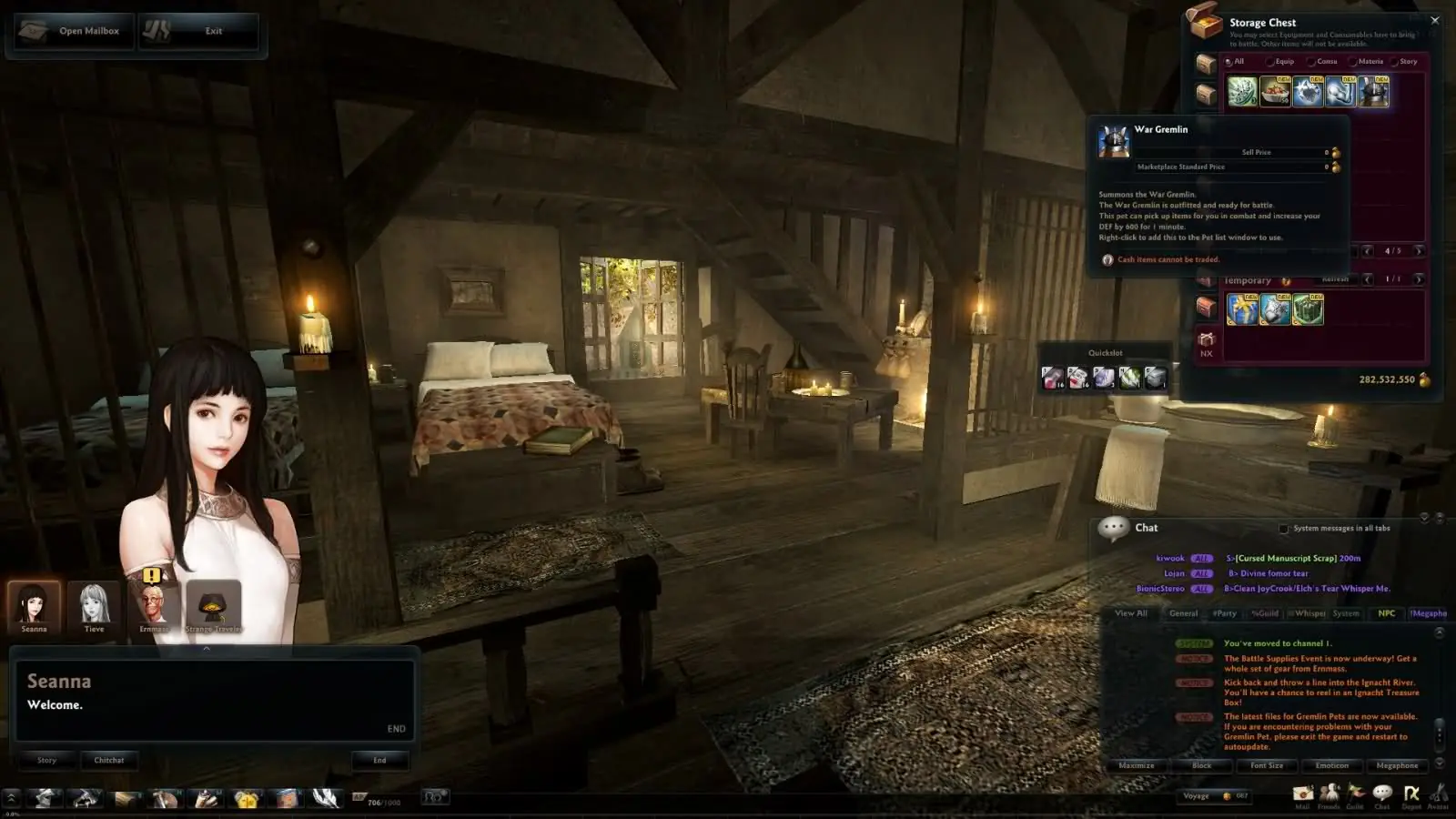Open the Friends list icon
The image size is (1456, 819).
[x=1329, y=794]
